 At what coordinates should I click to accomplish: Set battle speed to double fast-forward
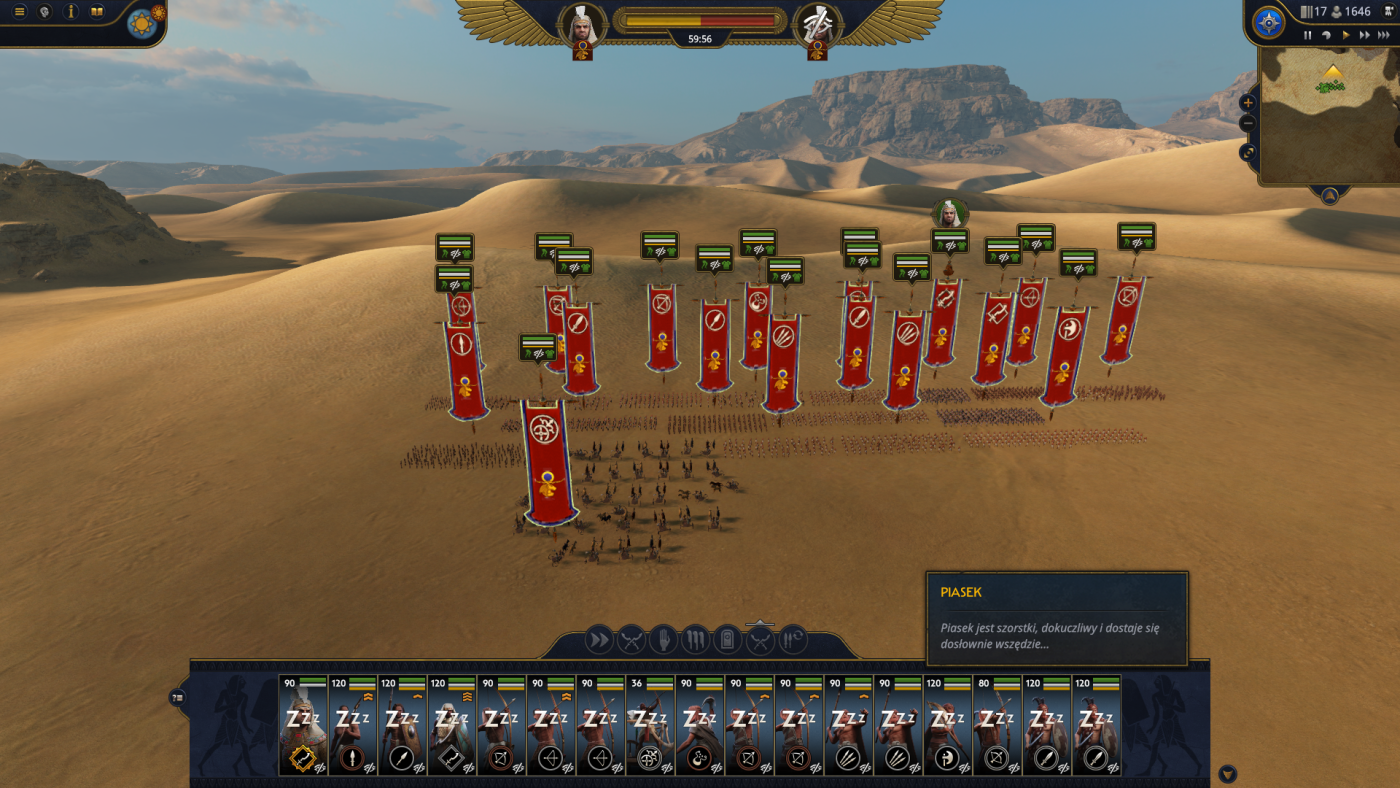[1365, 35]
